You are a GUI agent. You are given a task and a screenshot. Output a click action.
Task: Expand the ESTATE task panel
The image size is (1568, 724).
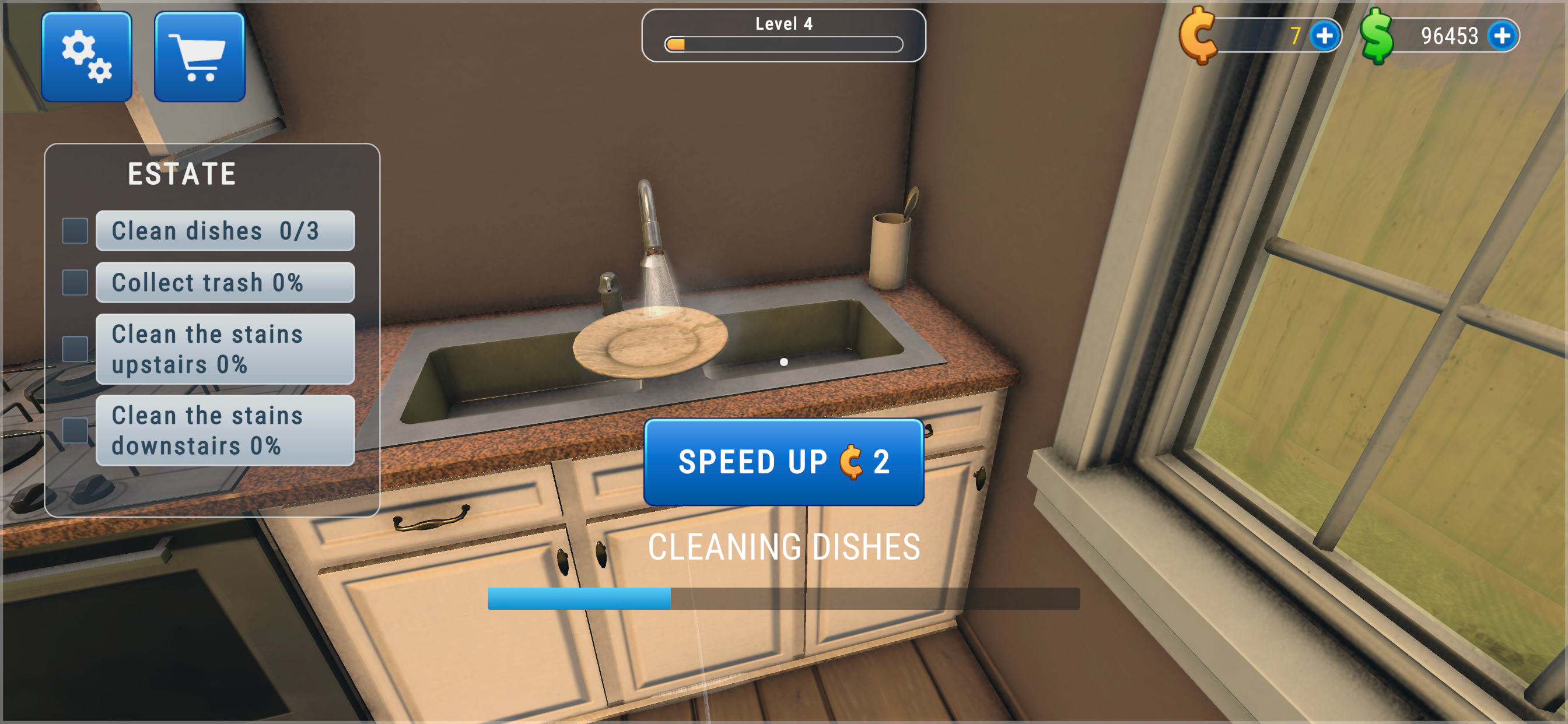(x=181, y=172)
